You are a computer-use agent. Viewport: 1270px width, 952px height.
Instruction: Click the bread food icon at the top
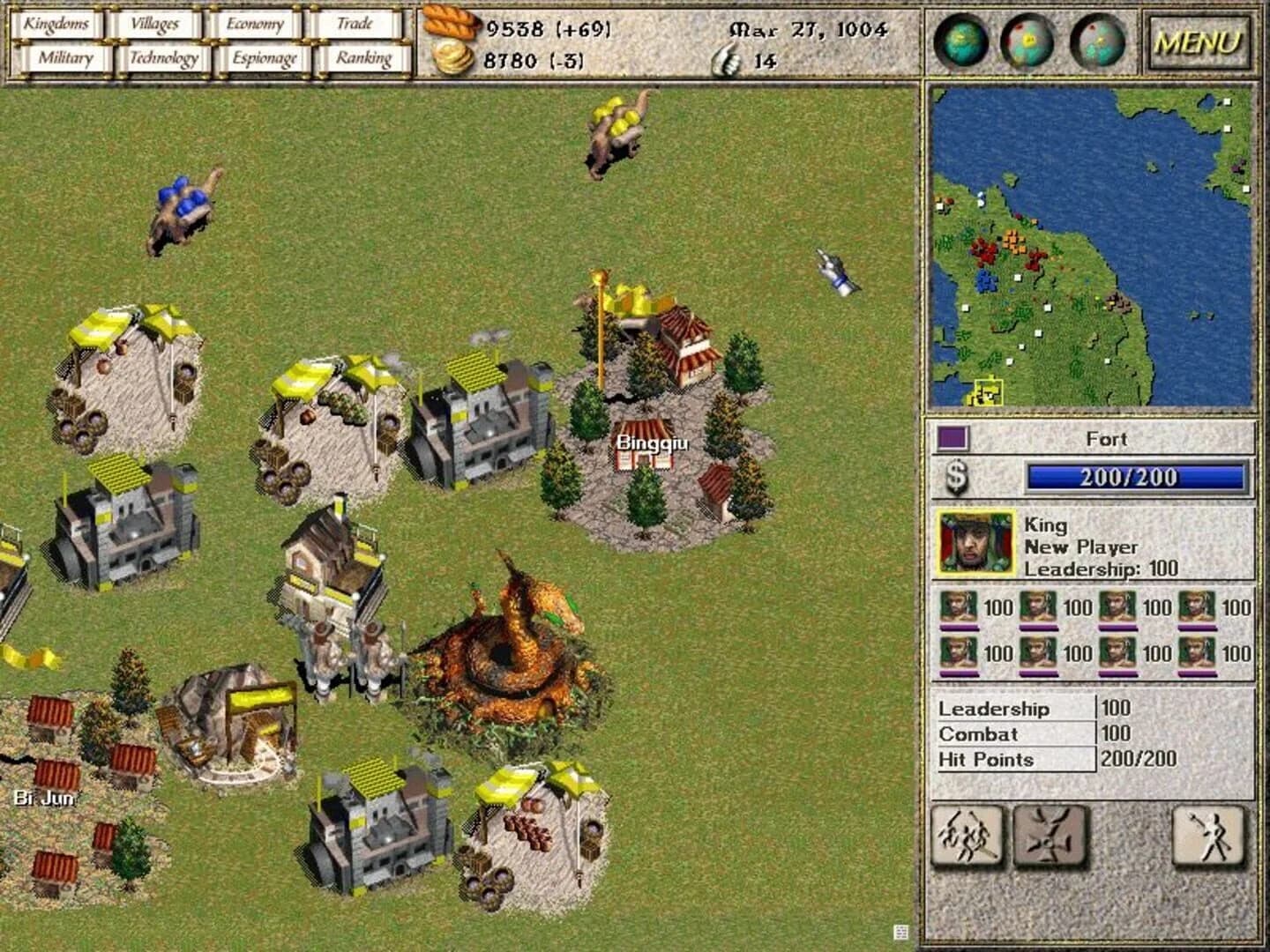[x=450, y=24]
